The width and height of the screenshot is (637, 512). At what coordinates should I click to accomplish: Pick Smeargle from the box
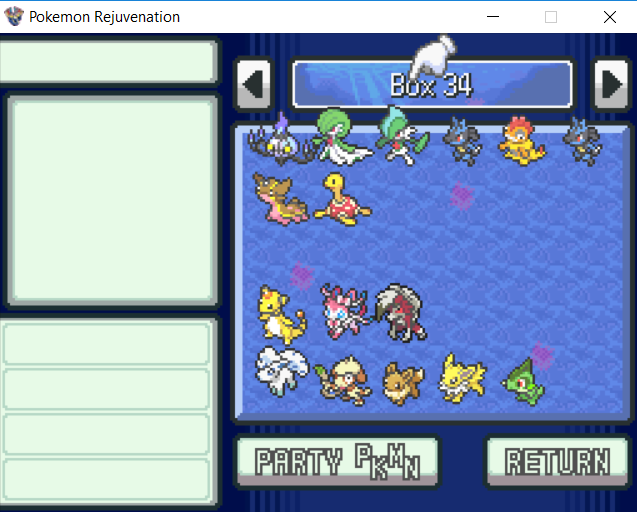pyautogui.click(x=340, y=378)
